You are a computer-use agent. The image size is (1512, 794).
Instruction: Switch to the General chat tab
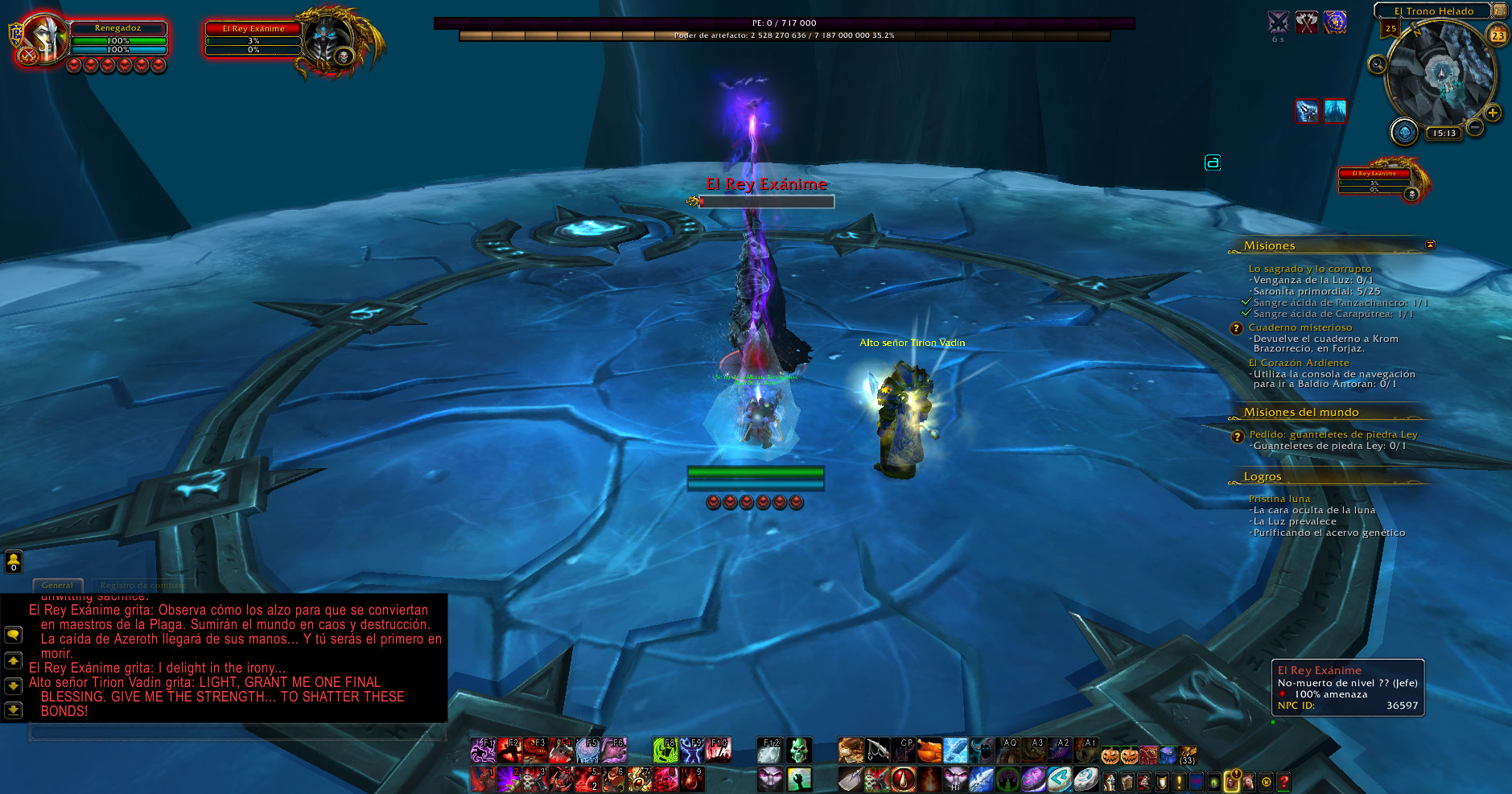[57, 585]
